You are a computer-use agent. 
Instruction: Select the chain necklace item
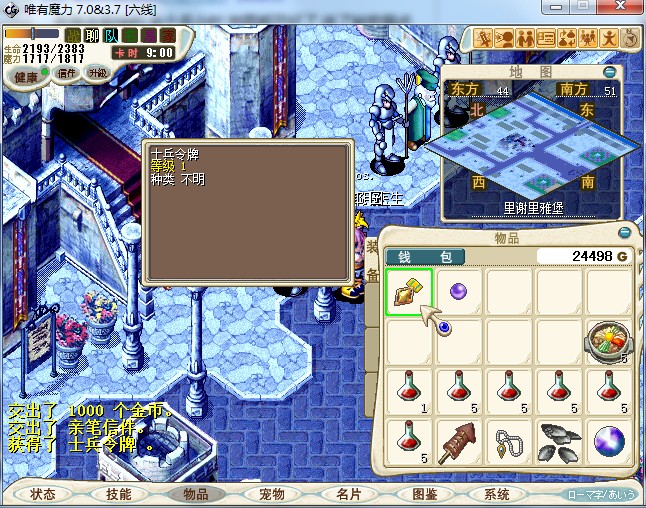(x=509, y=440)
